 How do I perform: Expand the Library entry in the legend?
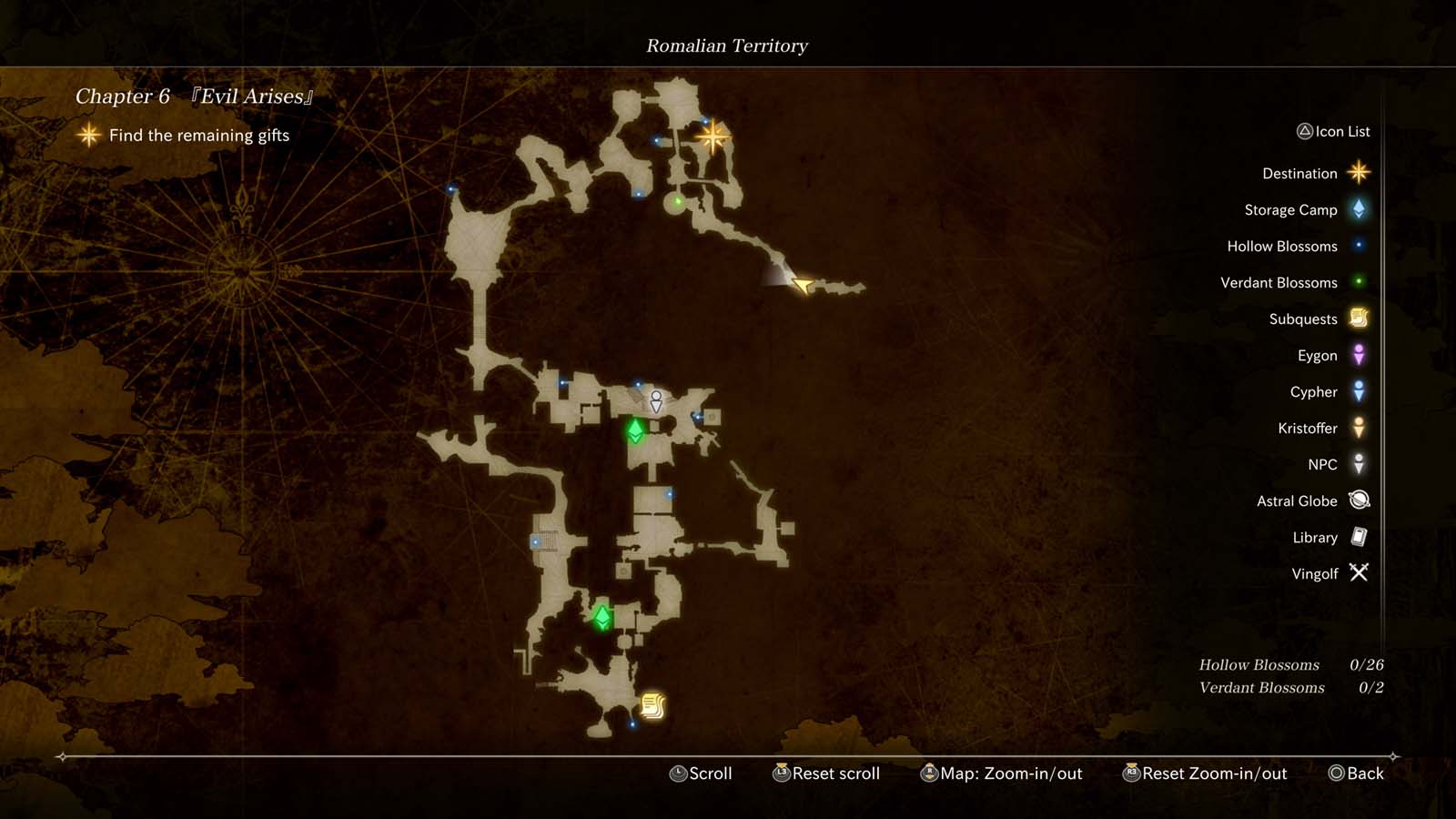click(1357, 537)
